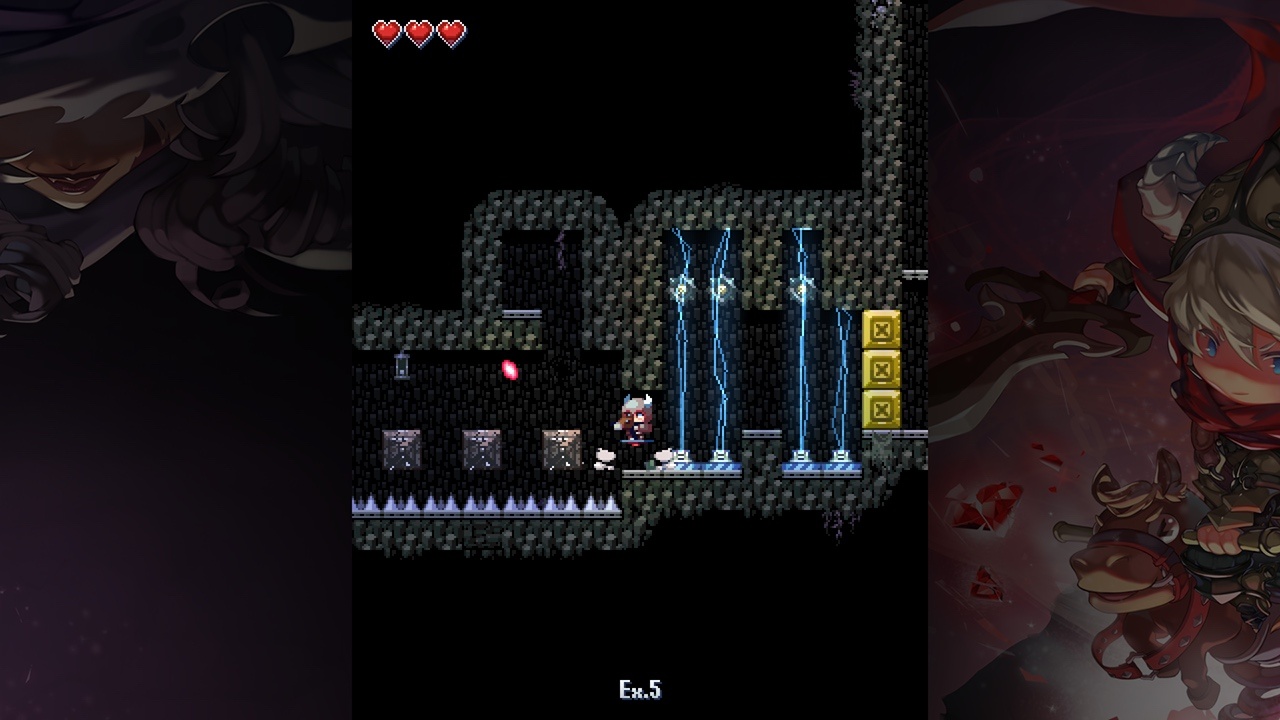The height and width of the screenshot is (720, 1280).
Task: Select the top gold crate marked with X
Action: point(881,327)
